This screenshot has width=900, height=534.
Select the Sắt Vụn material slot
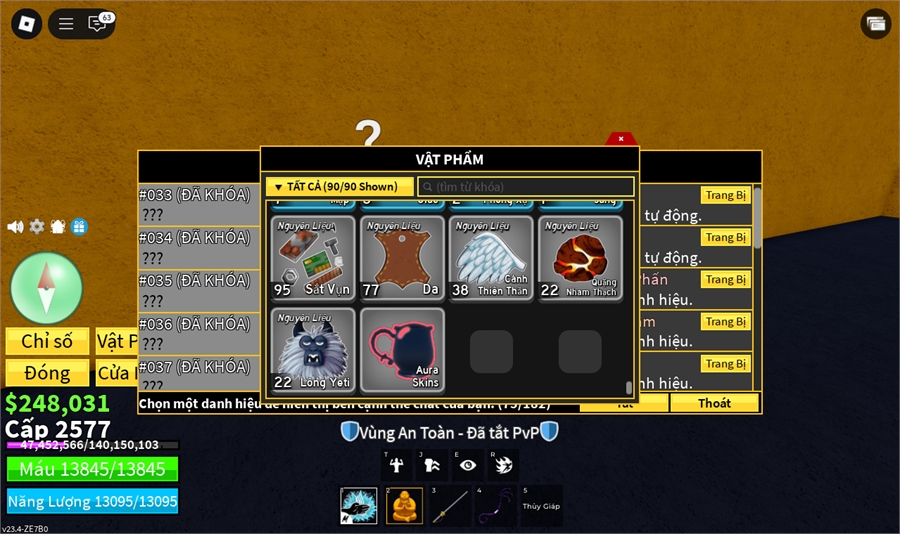(313, 259)
